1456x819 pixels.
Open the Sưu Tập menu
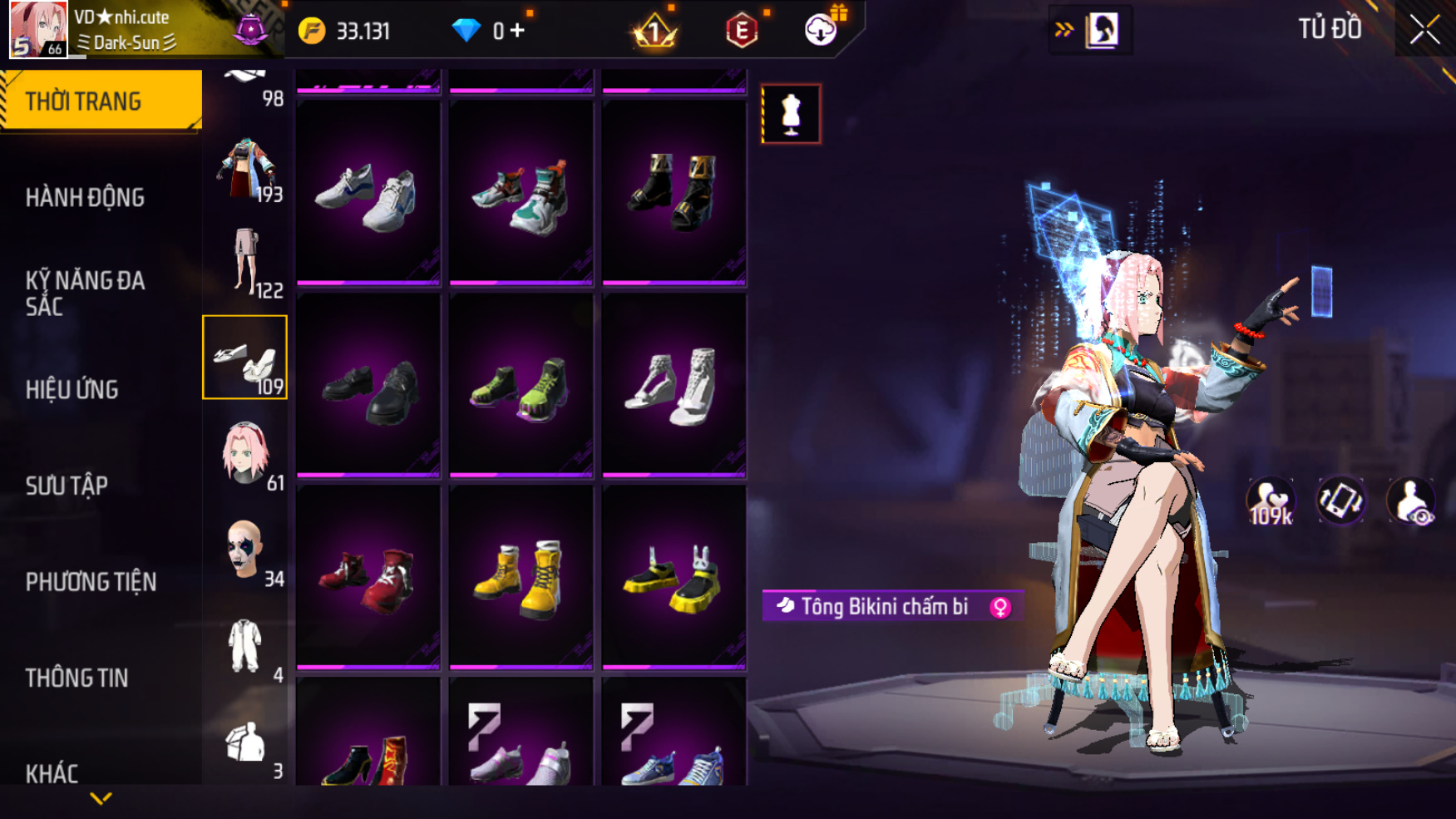click(x=67, y=486)
